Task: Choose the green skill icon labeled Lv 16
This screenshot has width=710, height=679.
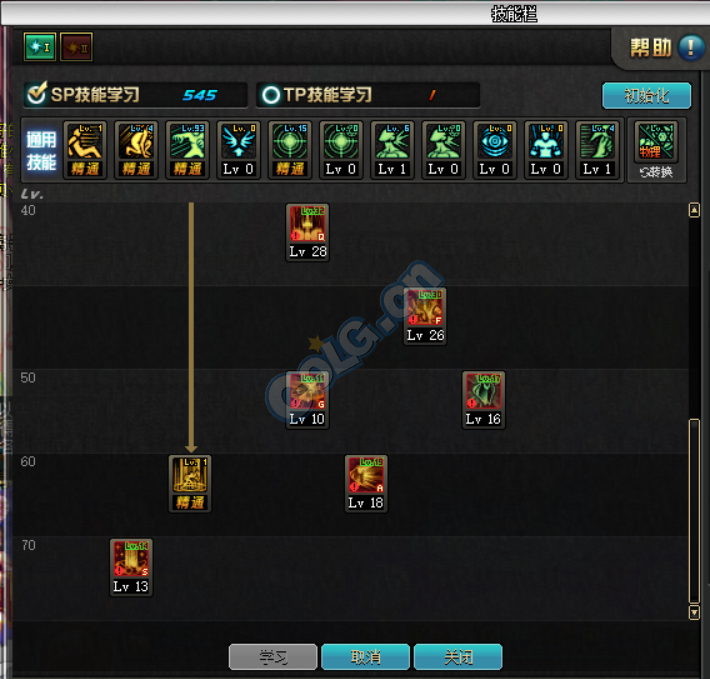Action: point(484,393)
